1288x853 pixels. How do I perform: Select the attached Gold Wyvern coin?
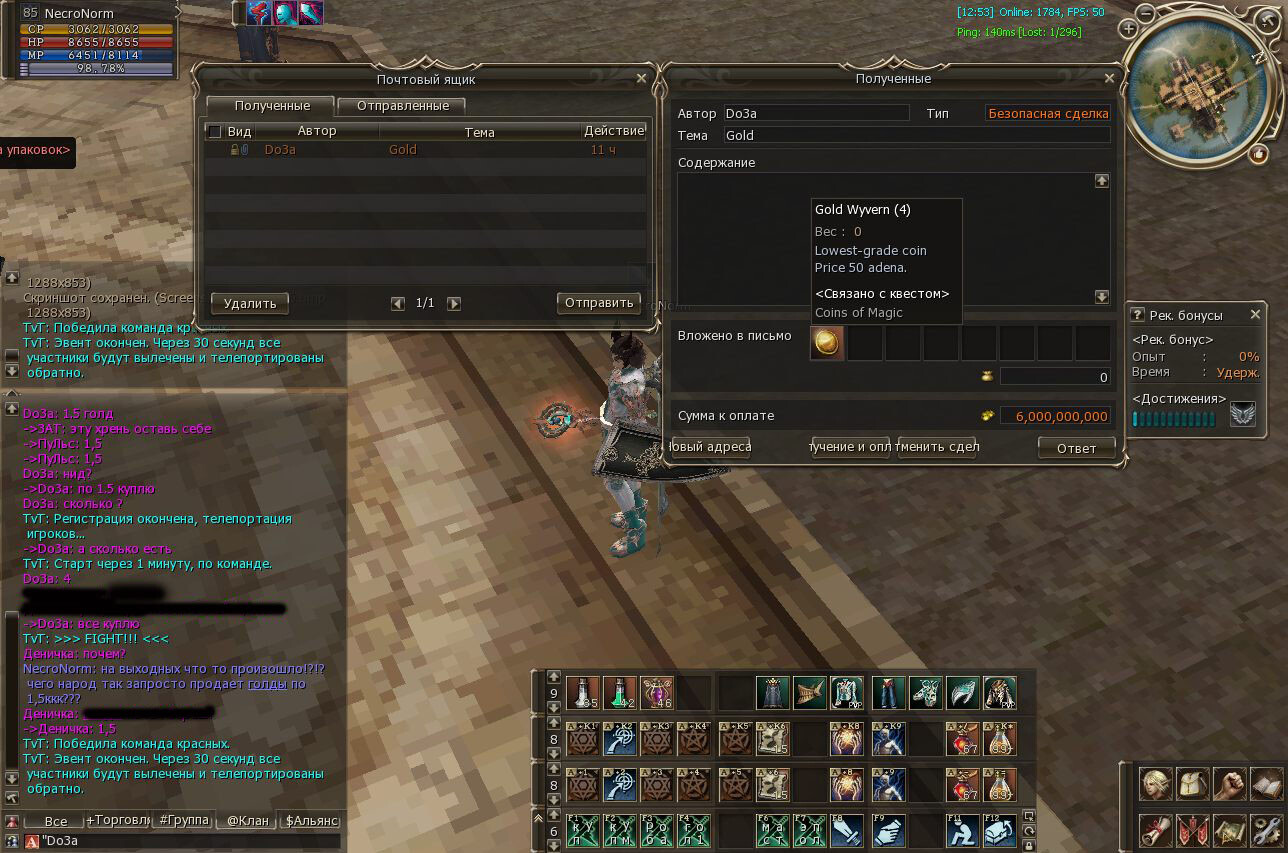[x=827, y=343]
